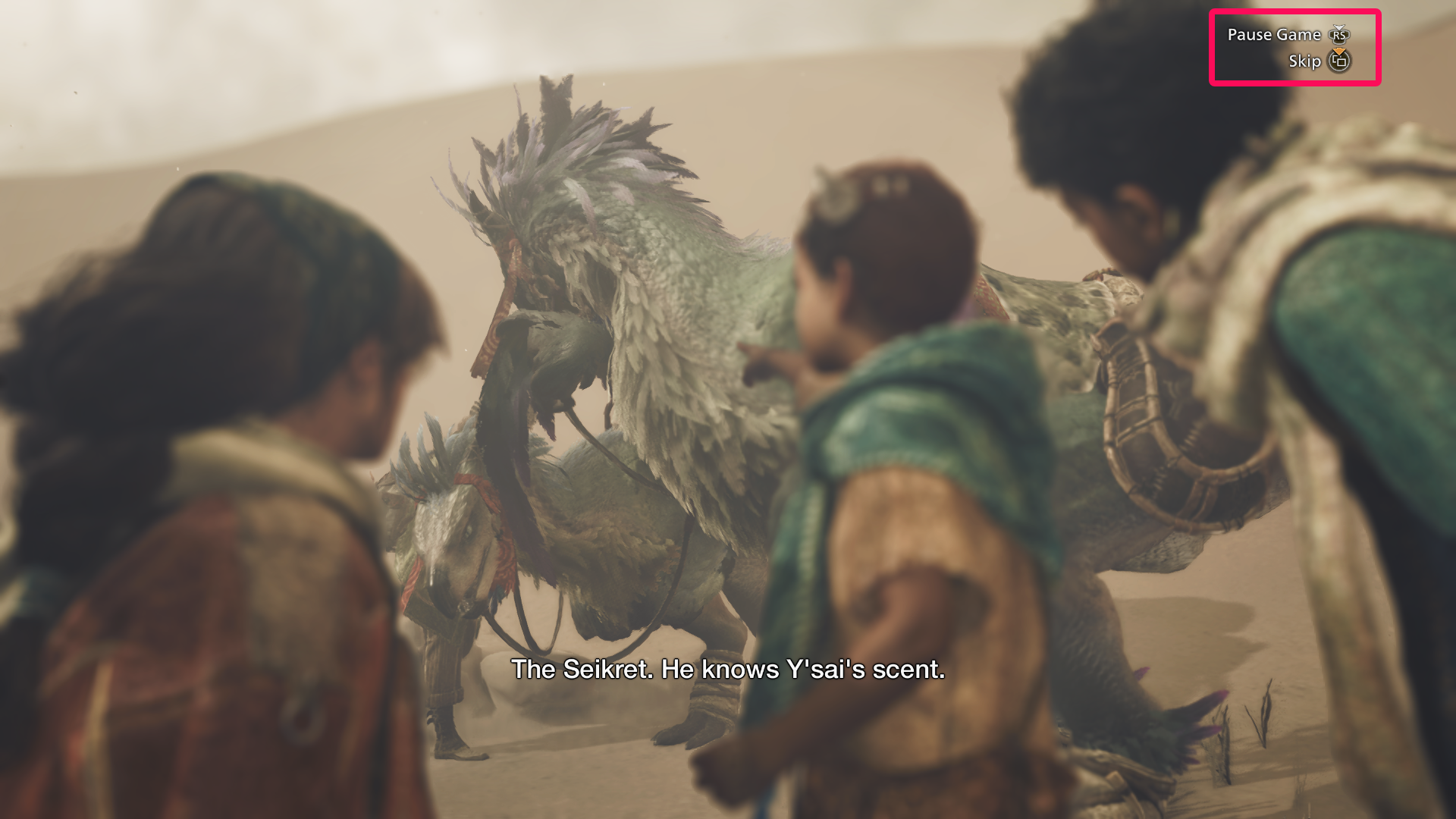The height and width of the screenshot is (819, 1456).
Task: Click the white press indicator above the RS icon
Action: coord(1339,27)
